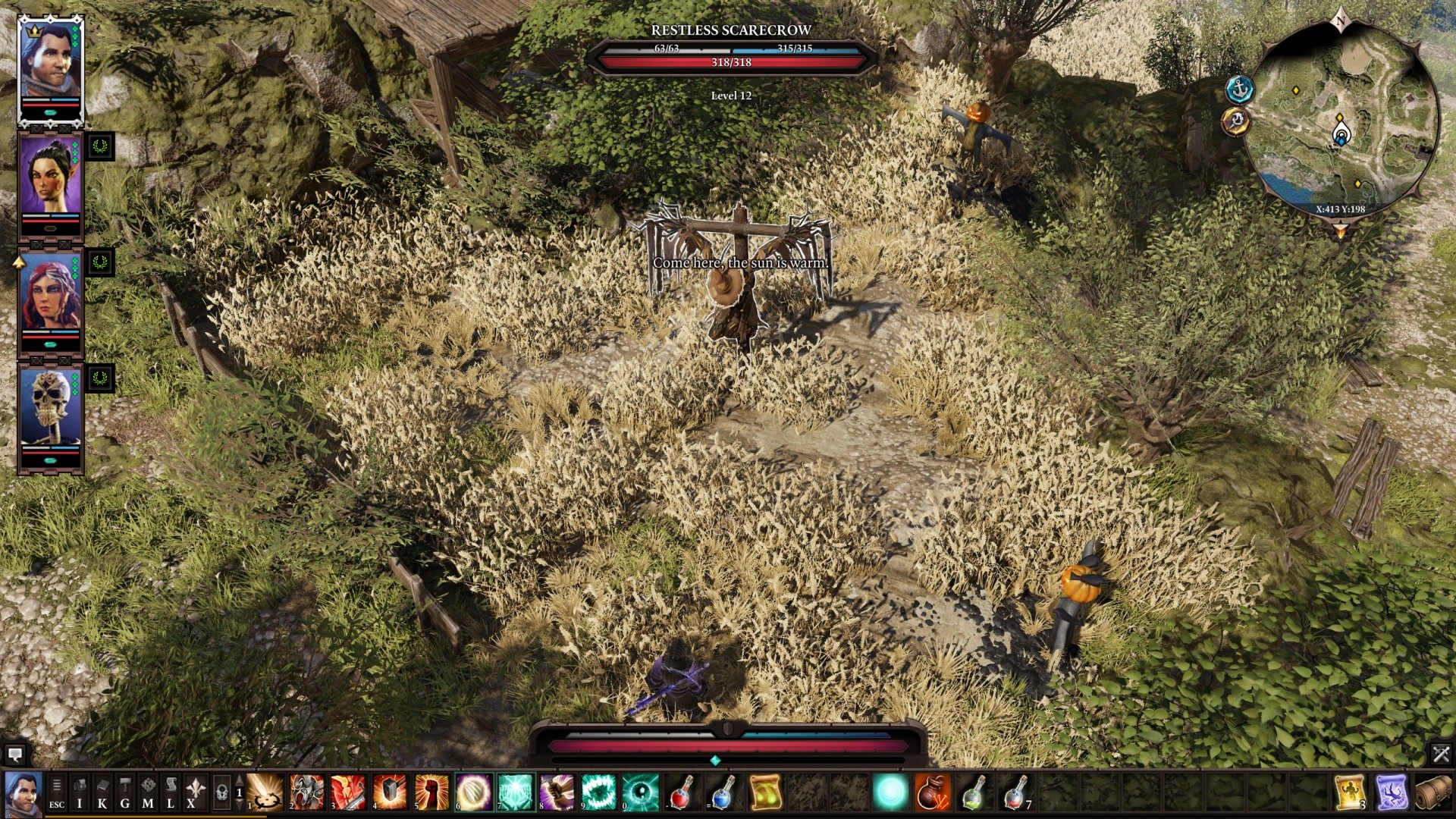
Task: Choose the skeleton party member portrait
Action: (x=50, y=409)
